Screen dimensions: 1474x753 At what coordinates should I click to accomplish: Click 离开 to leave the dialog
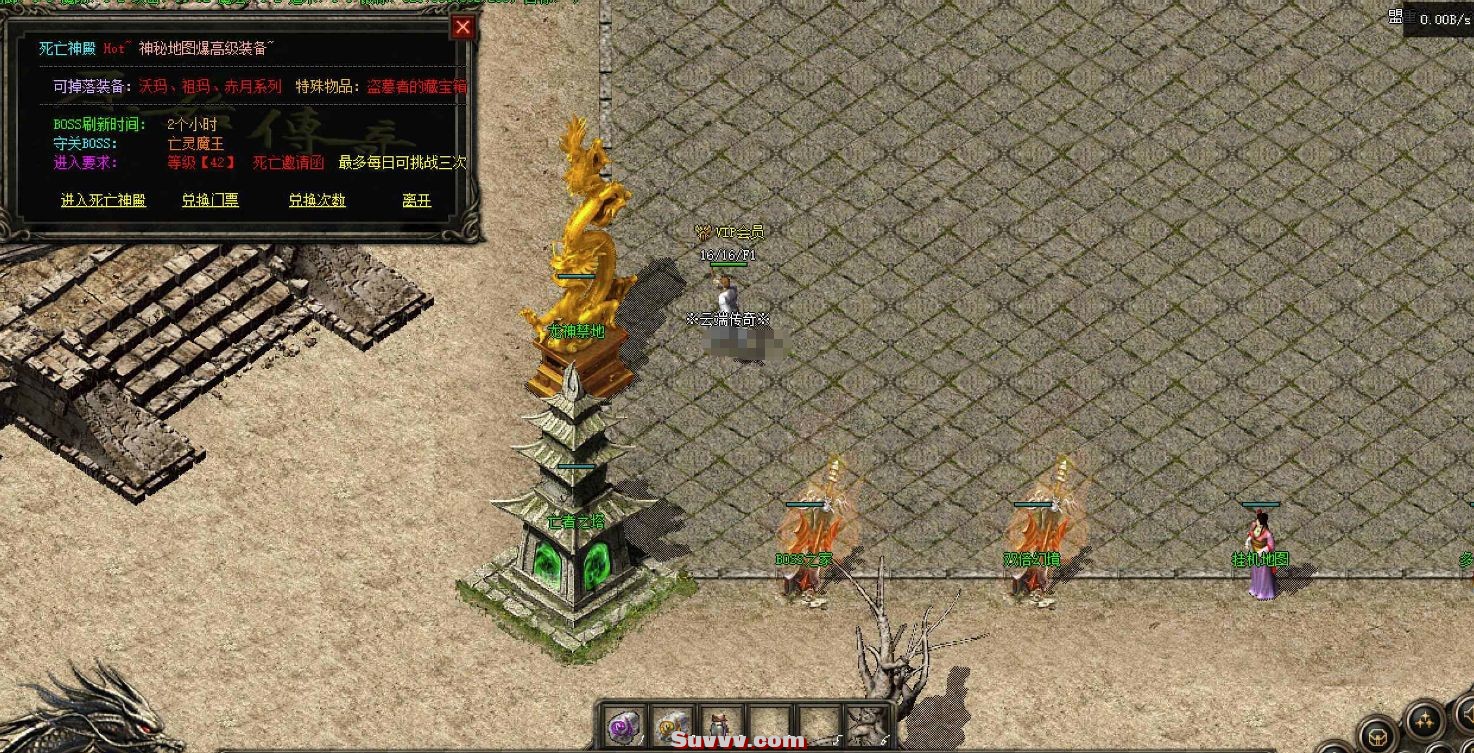point(416,200)
